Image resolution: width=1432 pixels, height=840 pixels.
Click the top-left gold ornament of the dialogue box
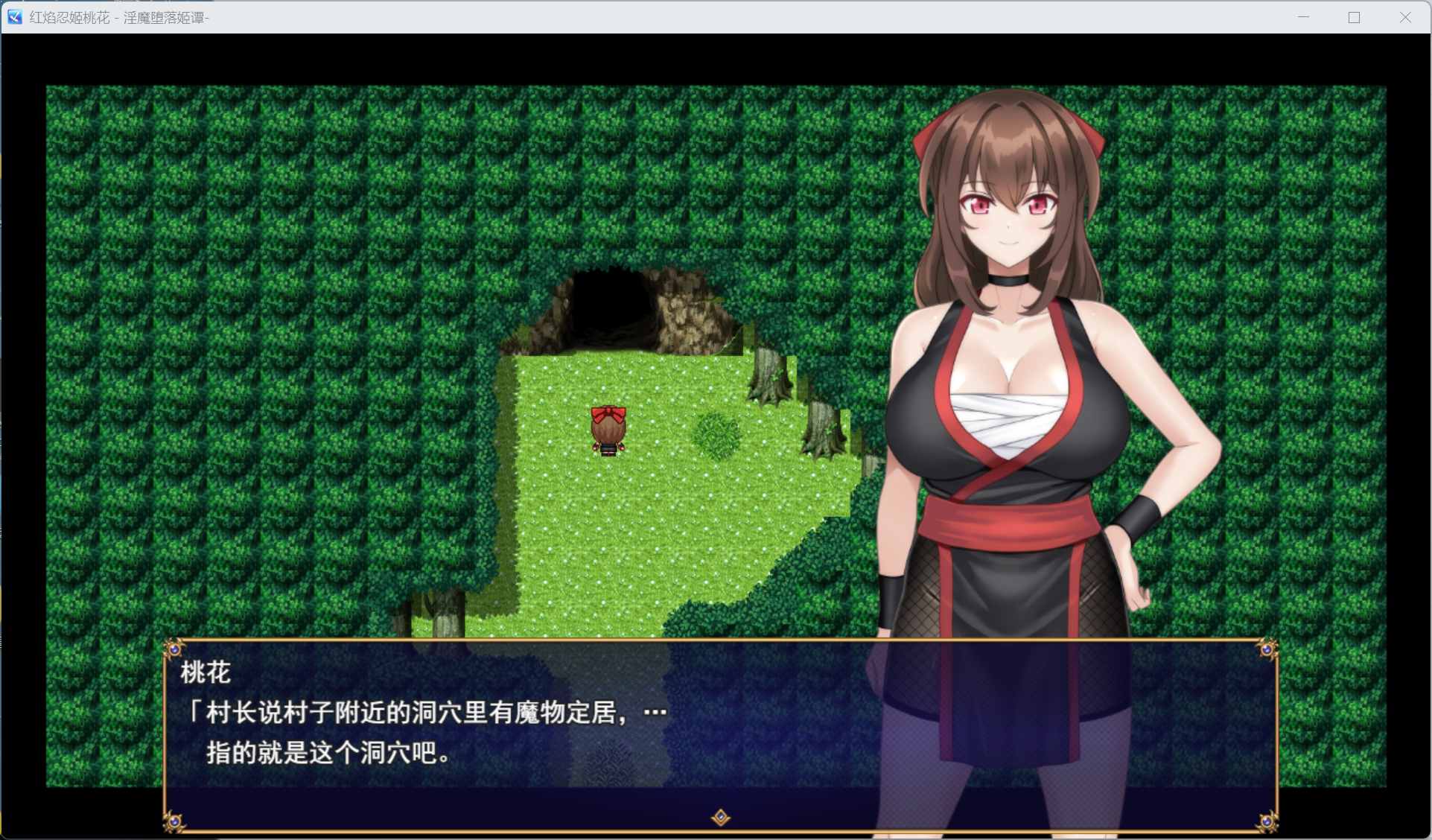tap(175, 649)
